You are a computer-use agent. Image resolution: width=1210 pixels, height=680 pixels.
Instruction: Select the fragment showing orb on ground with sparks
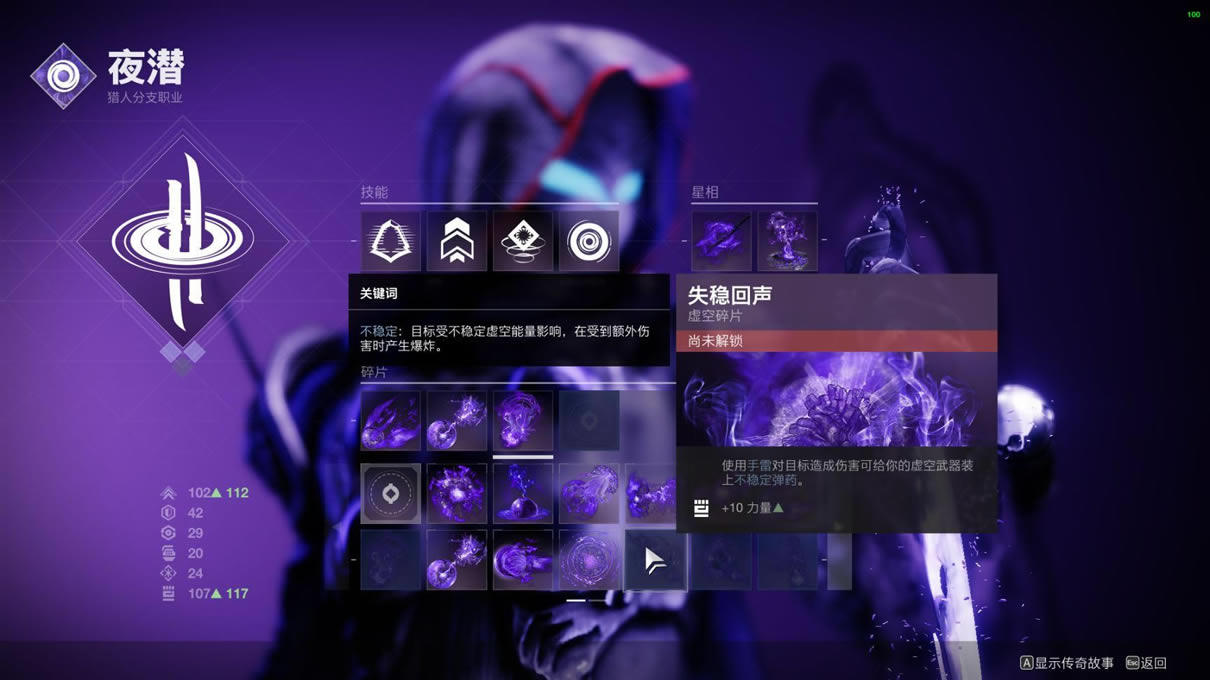point(523,493)
